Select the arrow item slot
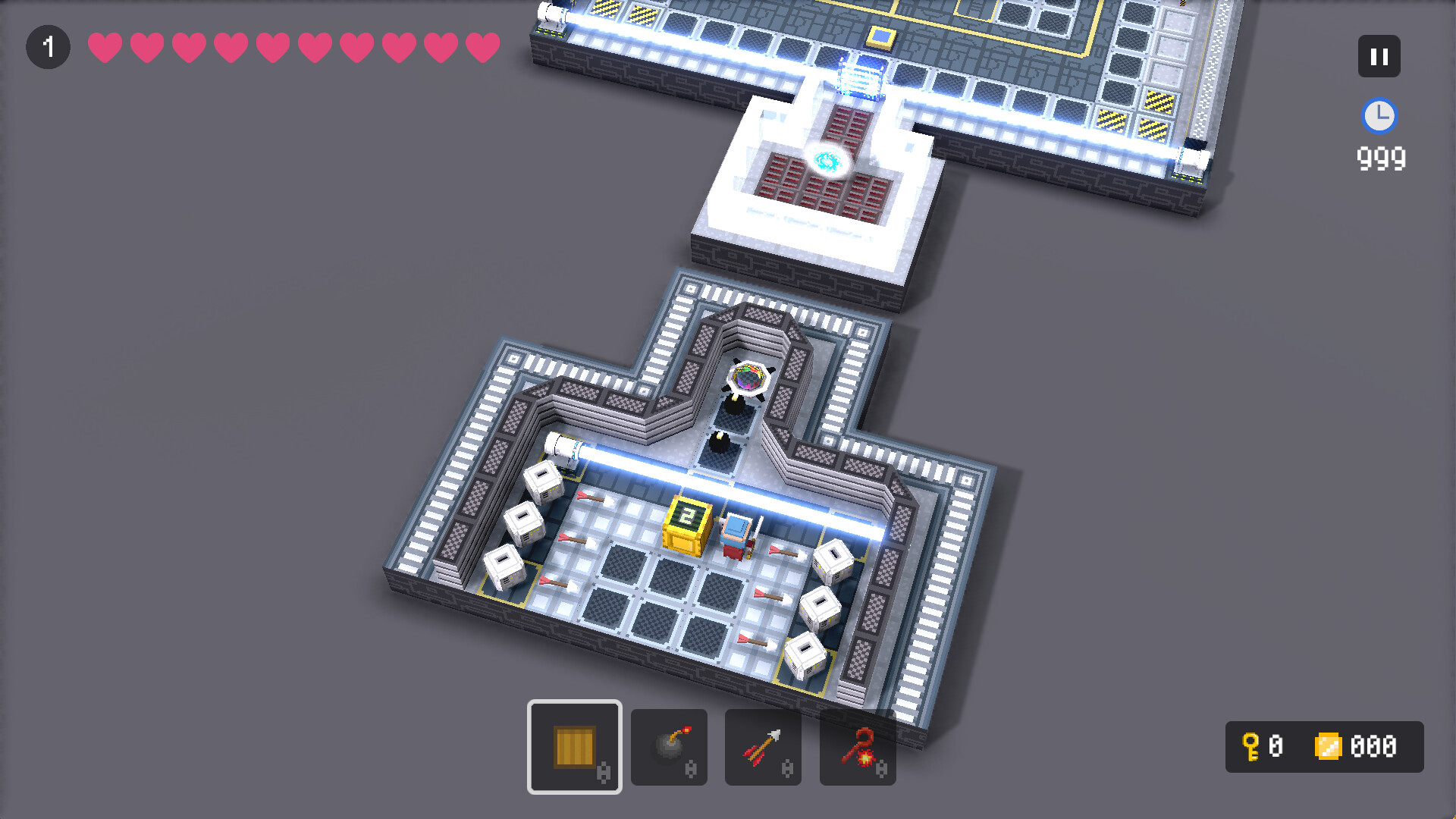Image resolution: width=1456 pixels, height=819 pixels. [763, 748]
